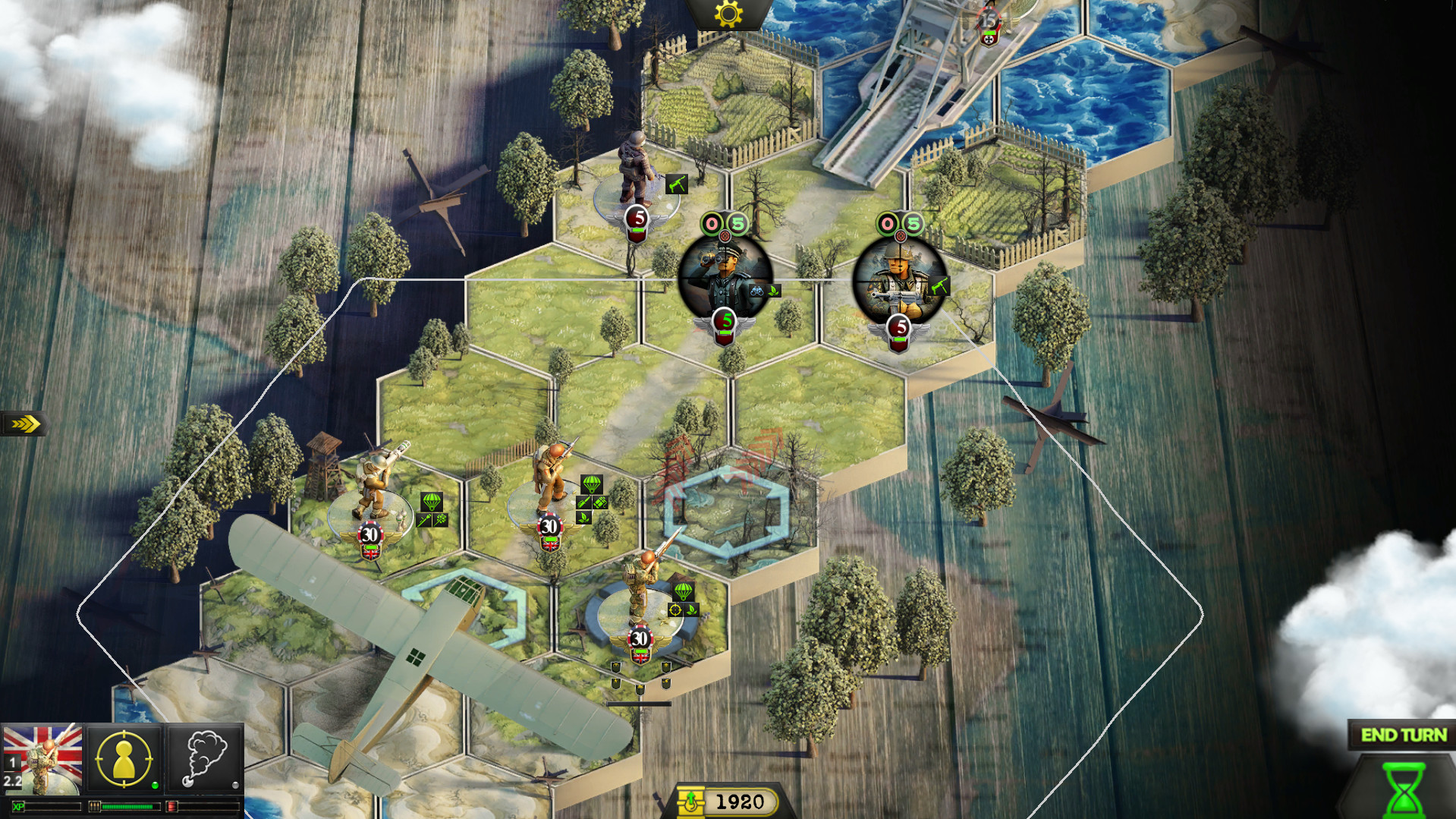Click the parachute icon beside the mortar soldier
Viewport: 1456px width, 819px height.
(x=432, y=502)
